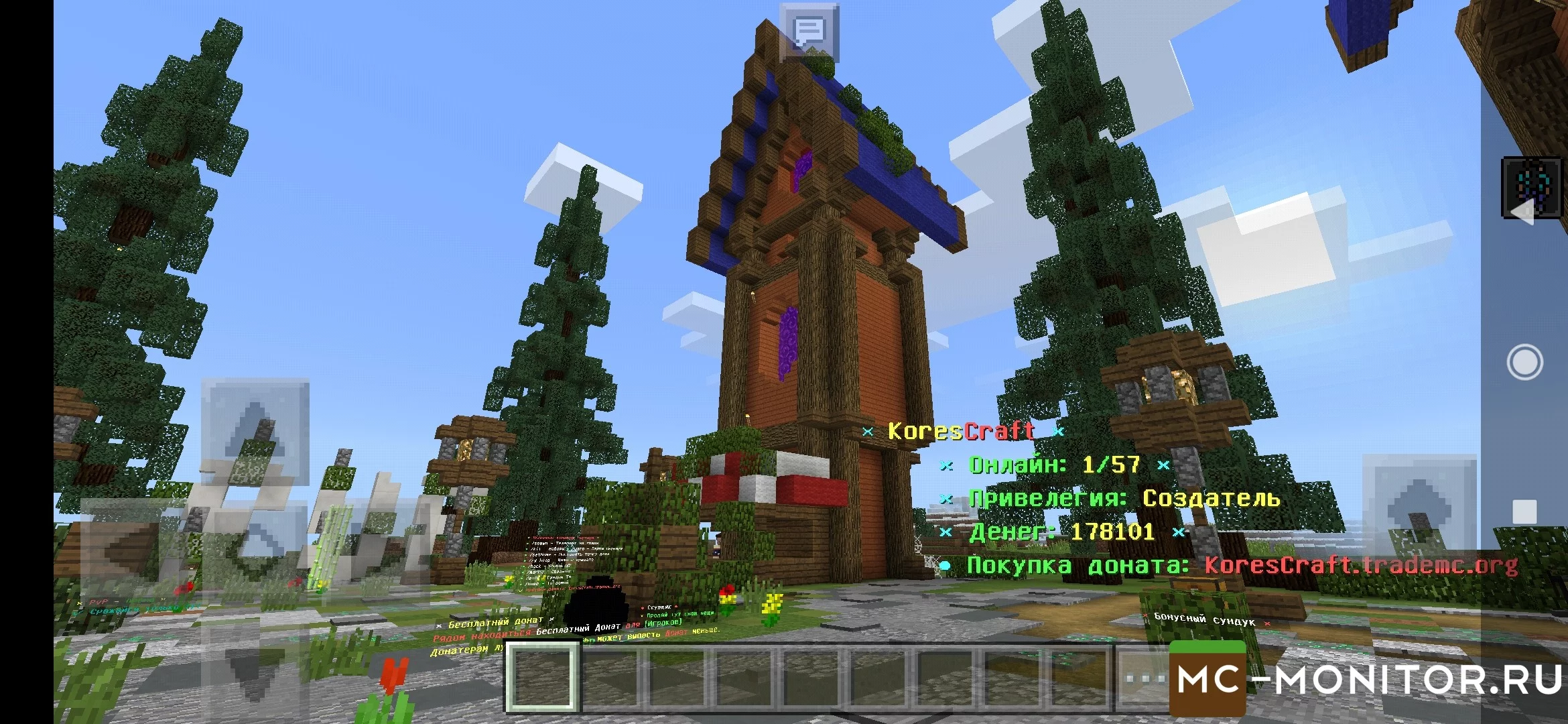The width and height of the screenshot is (1568, 724).
Task: Tap the jump button
Action: coord(1419,509)
